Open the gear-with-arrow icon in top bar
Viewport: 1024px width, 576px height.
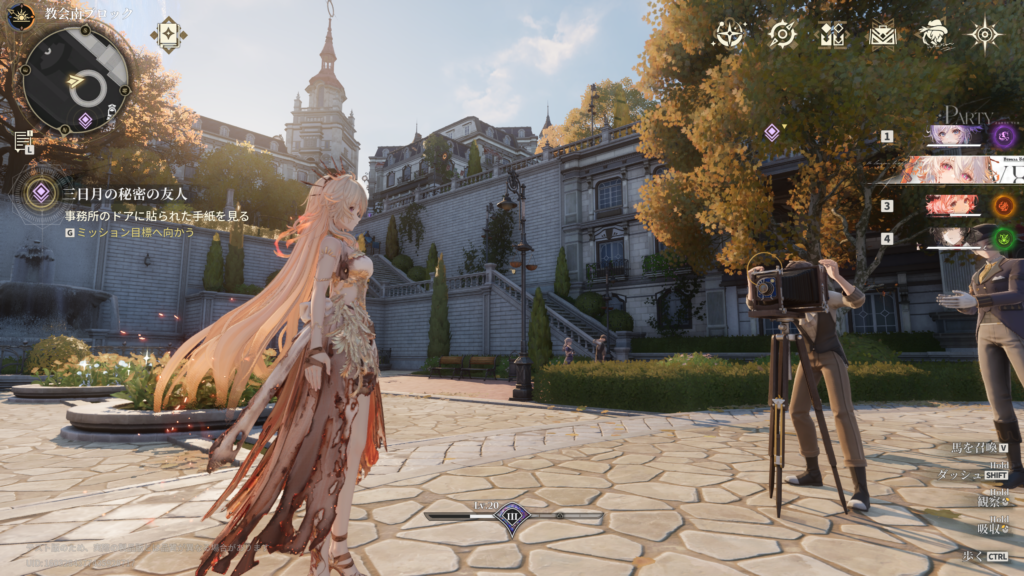click(x=782, y=35)
